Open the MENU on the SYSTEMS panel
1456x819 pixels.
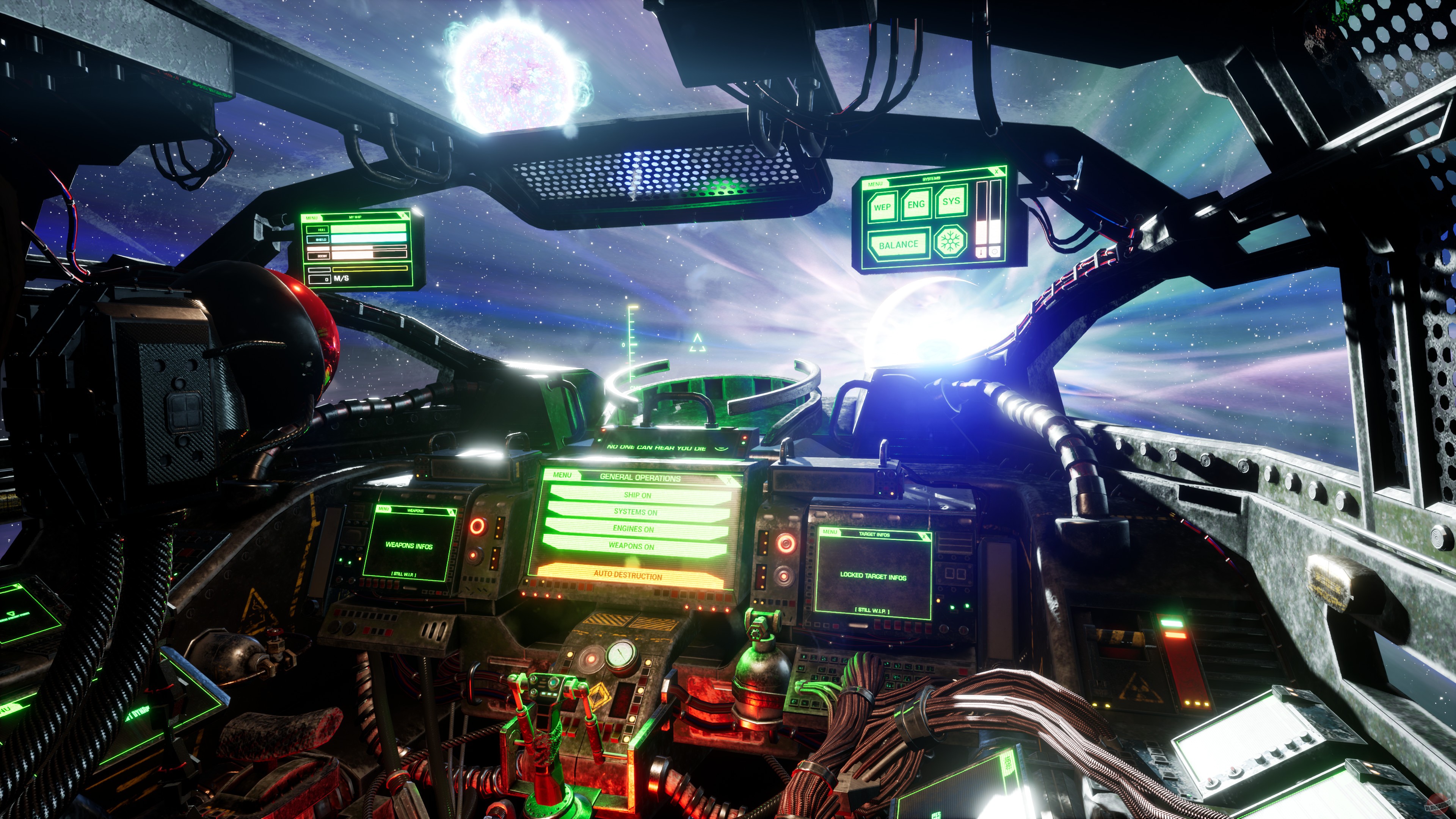point(875,184)
